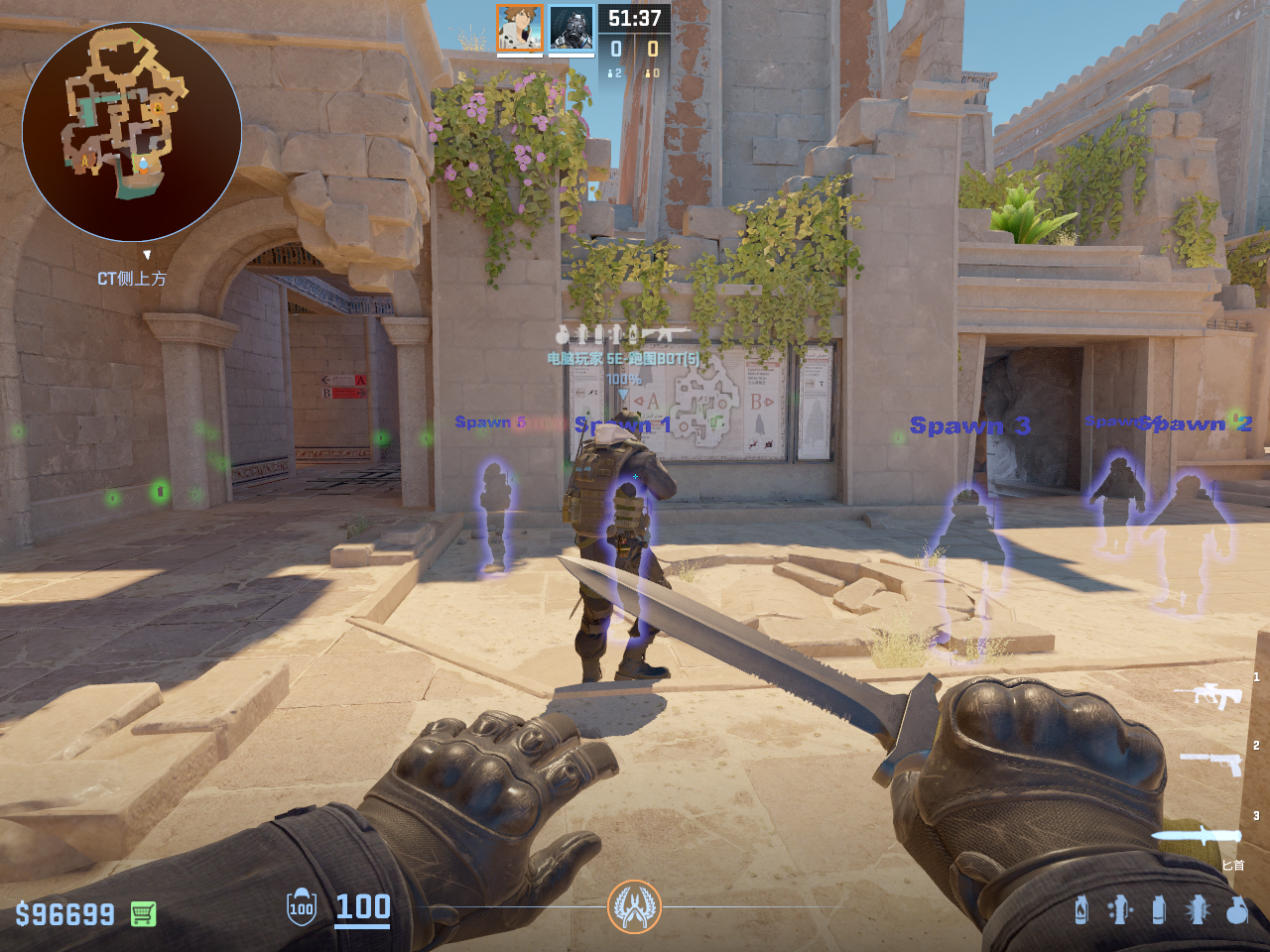Click the CT team emblem
The width and height of the screenshot is (1270, 952).
[634, 906]
